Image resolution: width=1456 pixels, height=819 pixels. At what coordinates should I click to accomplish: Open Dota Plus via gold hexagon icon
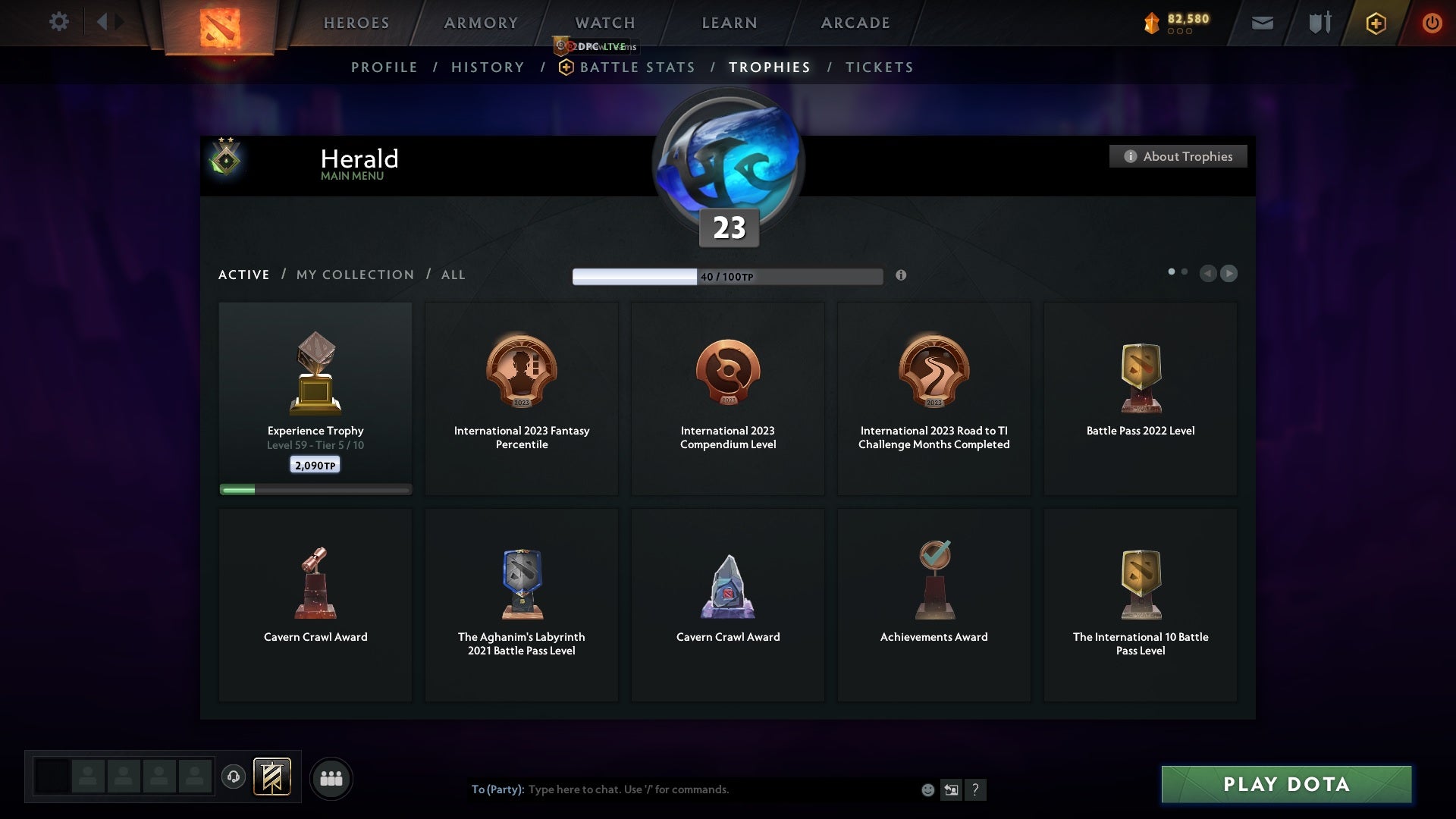tap(1375, 23)
